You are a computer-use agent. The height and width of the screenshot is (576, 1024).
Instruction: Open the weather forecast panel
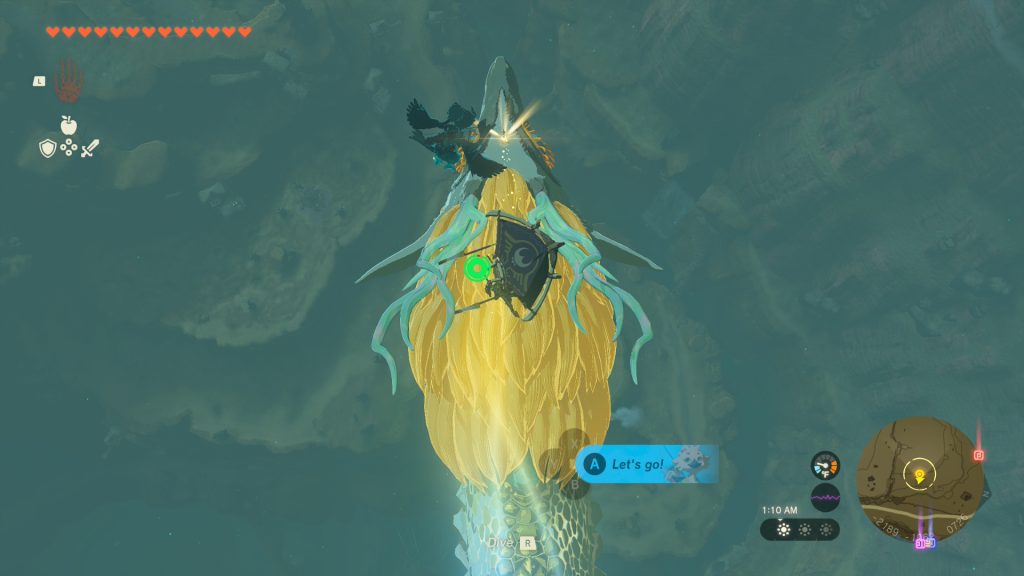[799, 529]
